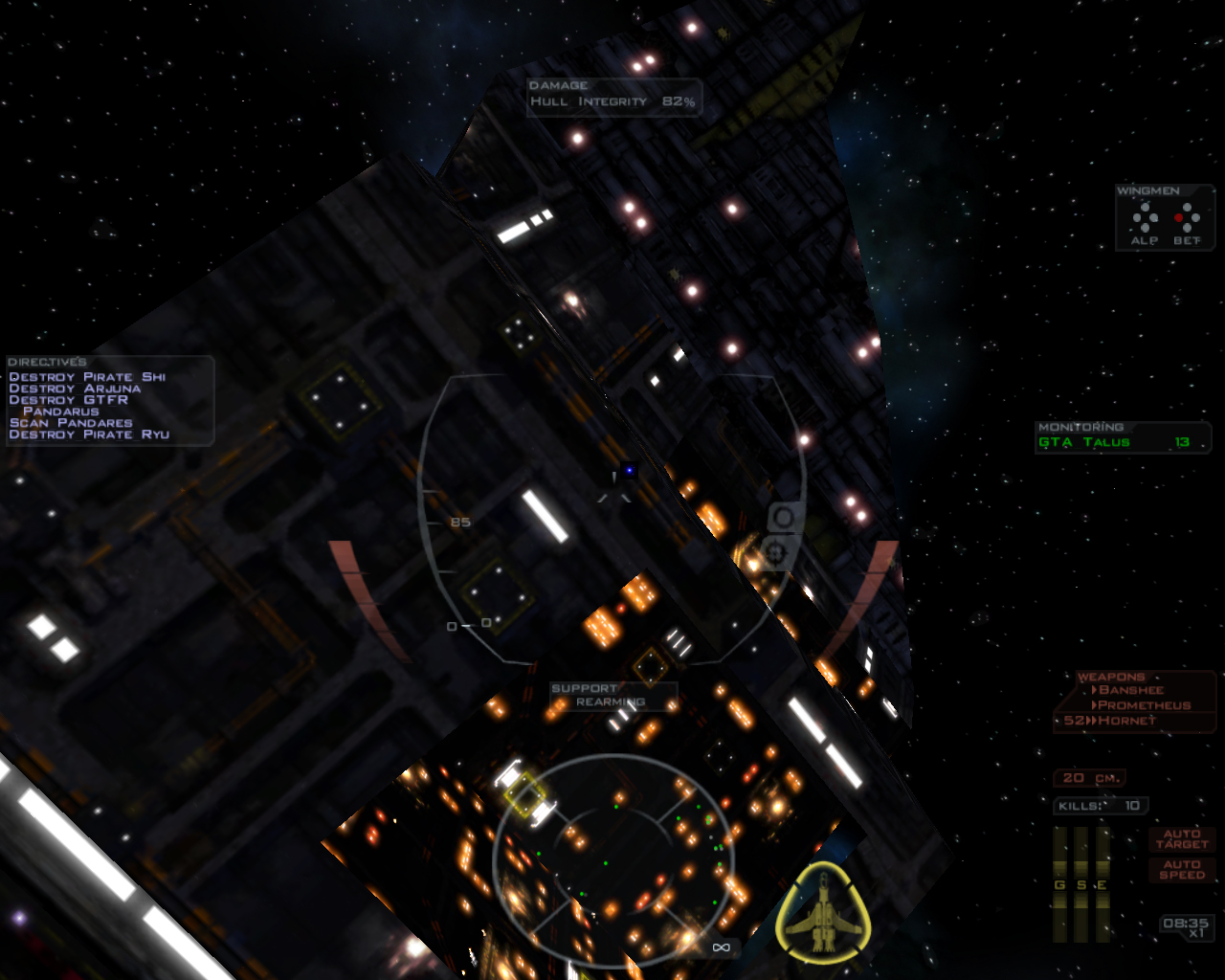
Task: Select the Prometheus primary weapon
Action: (x=1144, y=705)
